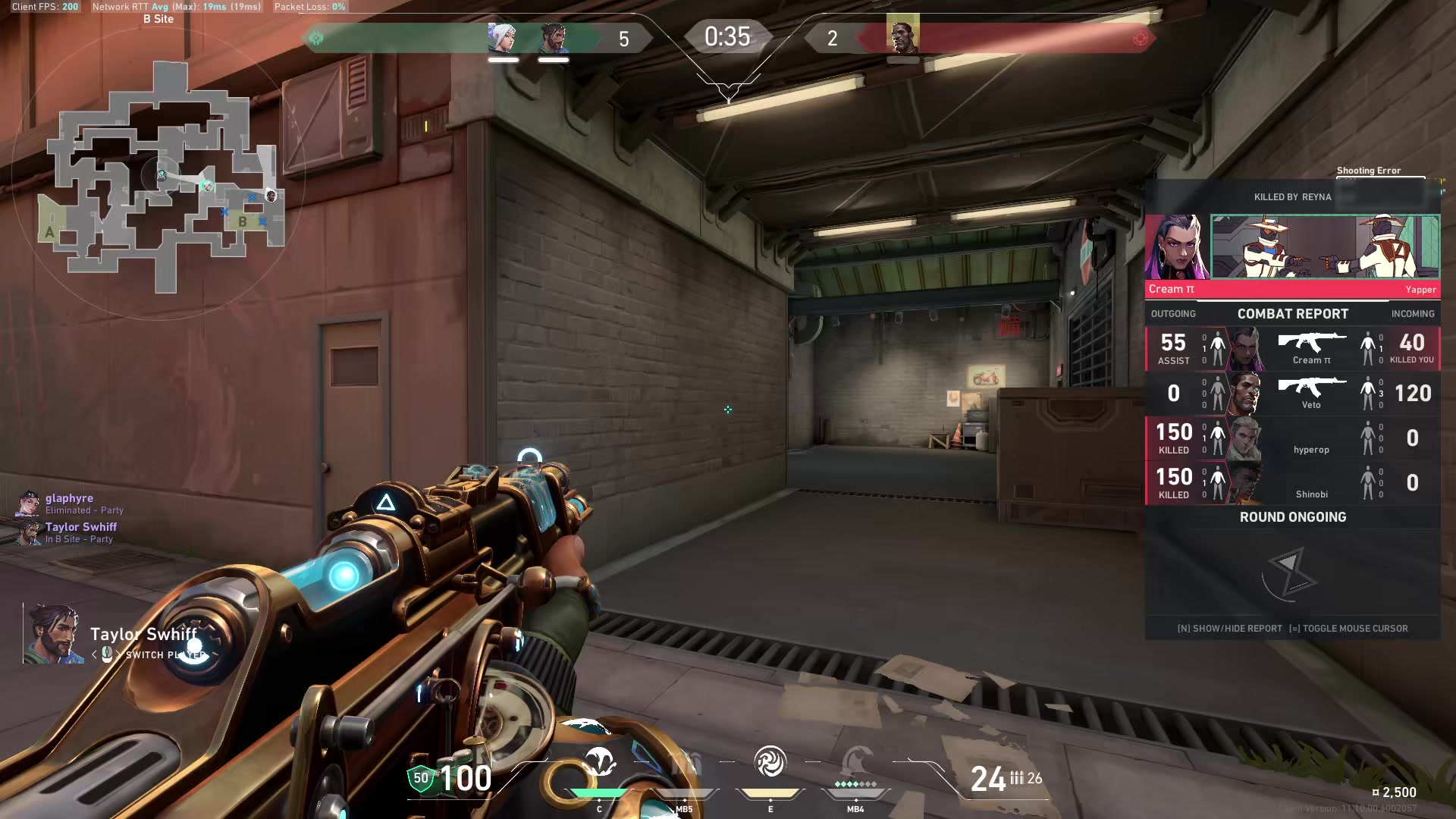Click the circular minimap
The height and width of the screenshot is (819, 1456).
[159, 178]
